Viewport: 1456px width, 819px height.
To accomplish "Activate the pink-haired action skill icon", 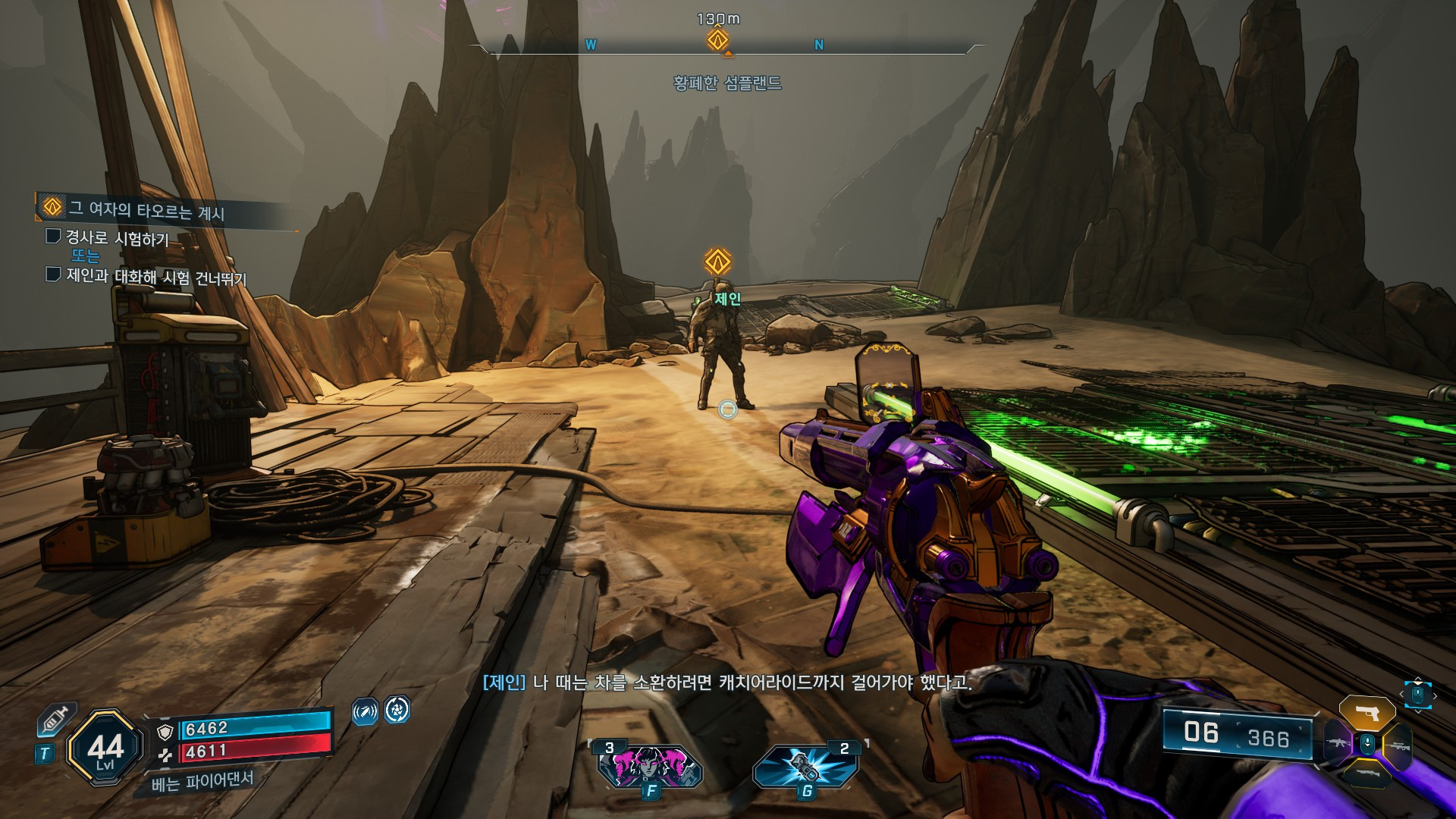I will tap(651, 766).
